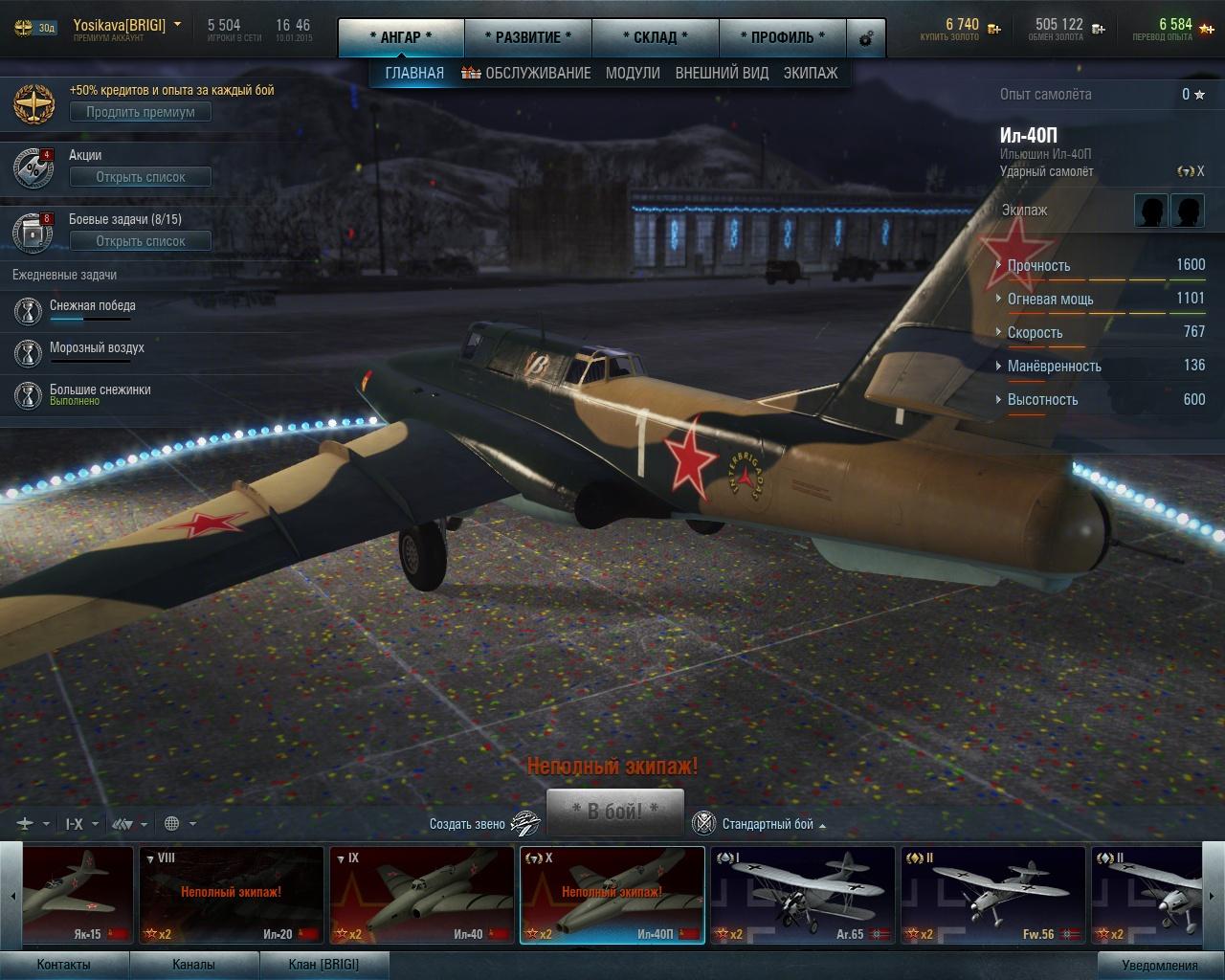This screenshot has width=1225, height=980.
Task: Open the ЭКИПАЖ submenu
Action: [811, 73]
